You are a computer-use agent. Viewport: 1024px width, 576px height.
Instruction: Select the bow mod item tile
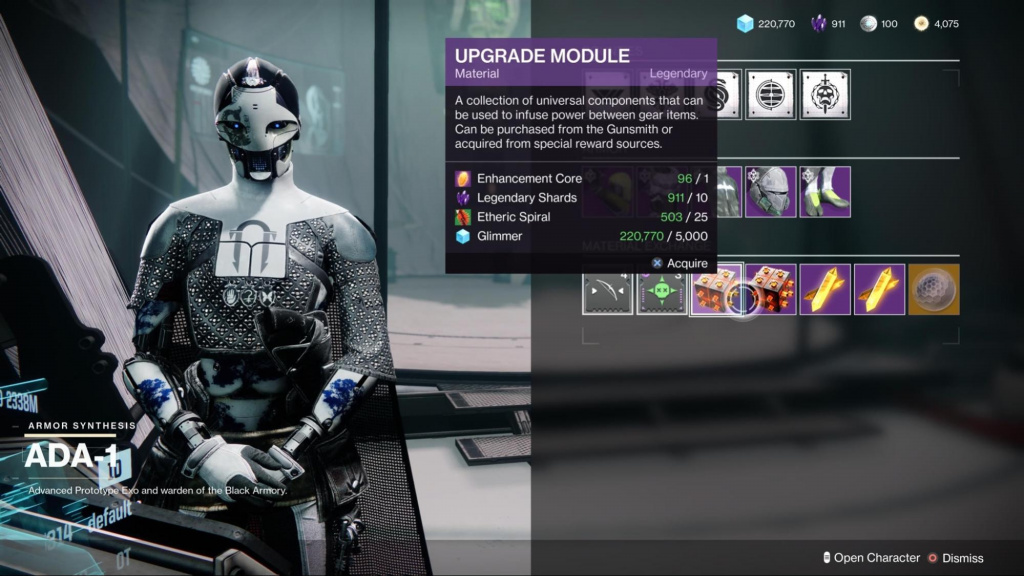[608, 290]
